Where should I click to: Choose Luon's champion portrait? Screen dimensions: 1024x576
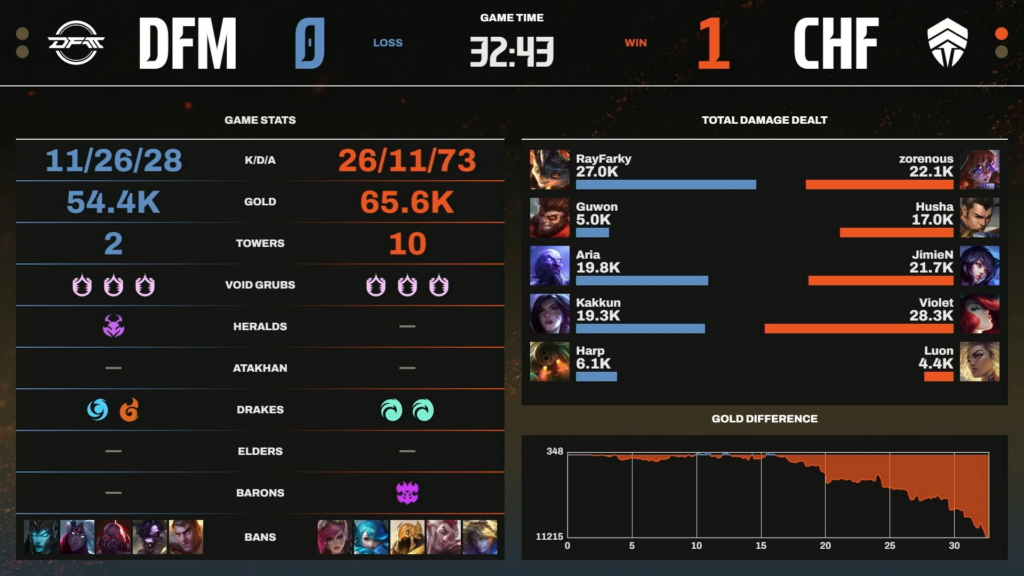(x=979, y=361)
